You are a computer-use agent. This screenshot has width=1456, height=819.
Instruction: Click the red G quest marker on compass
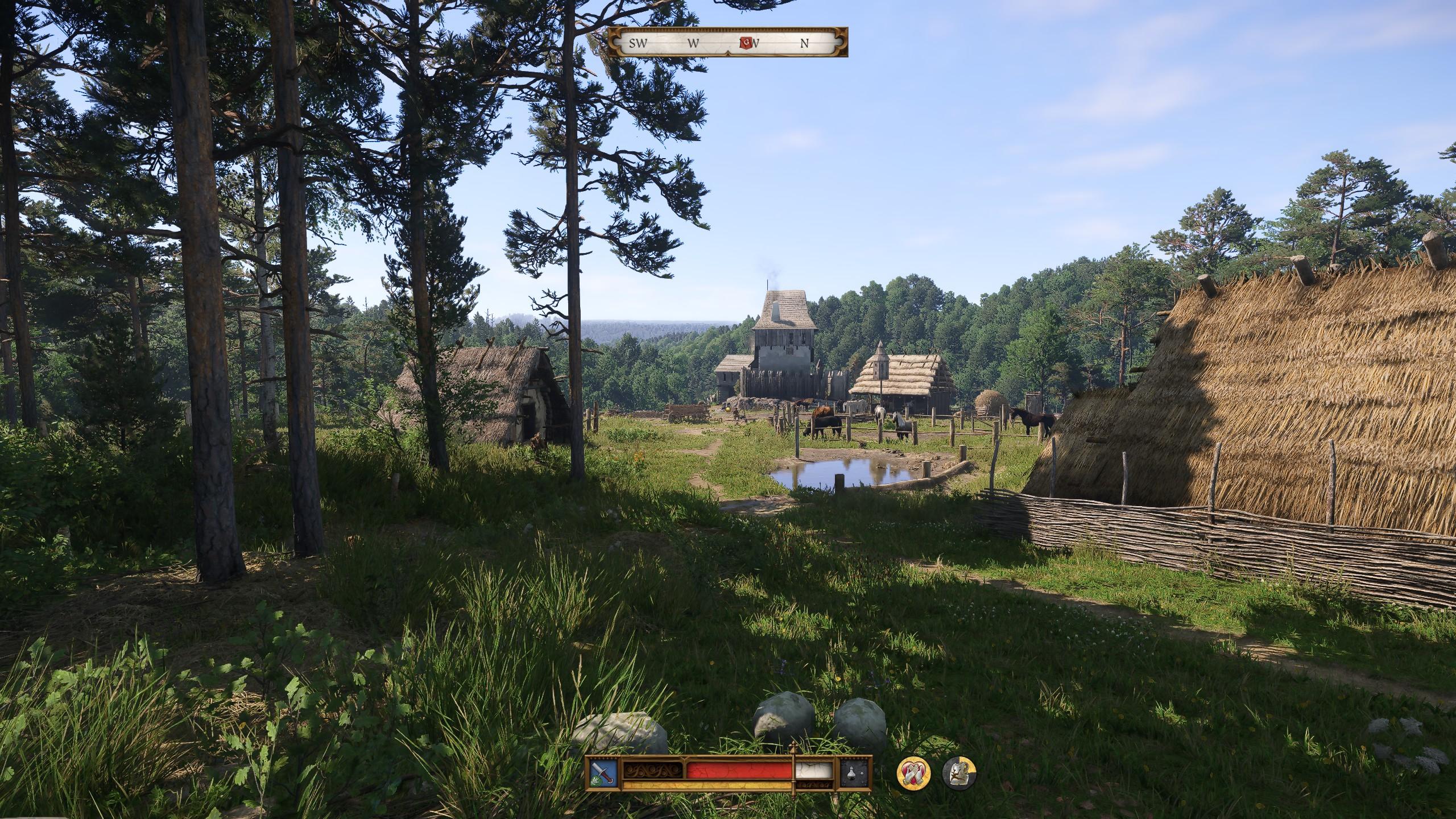coord(745,42)
